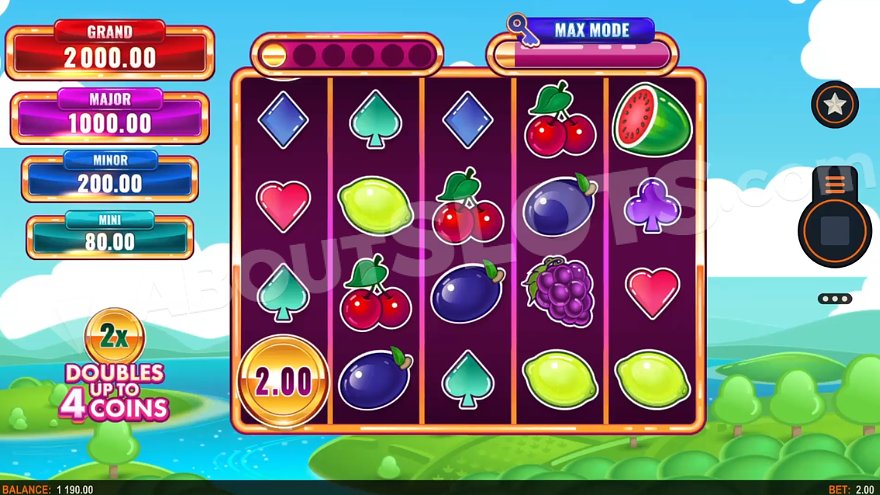Select the 2.00 gold coin on the reels

[284, 381]
